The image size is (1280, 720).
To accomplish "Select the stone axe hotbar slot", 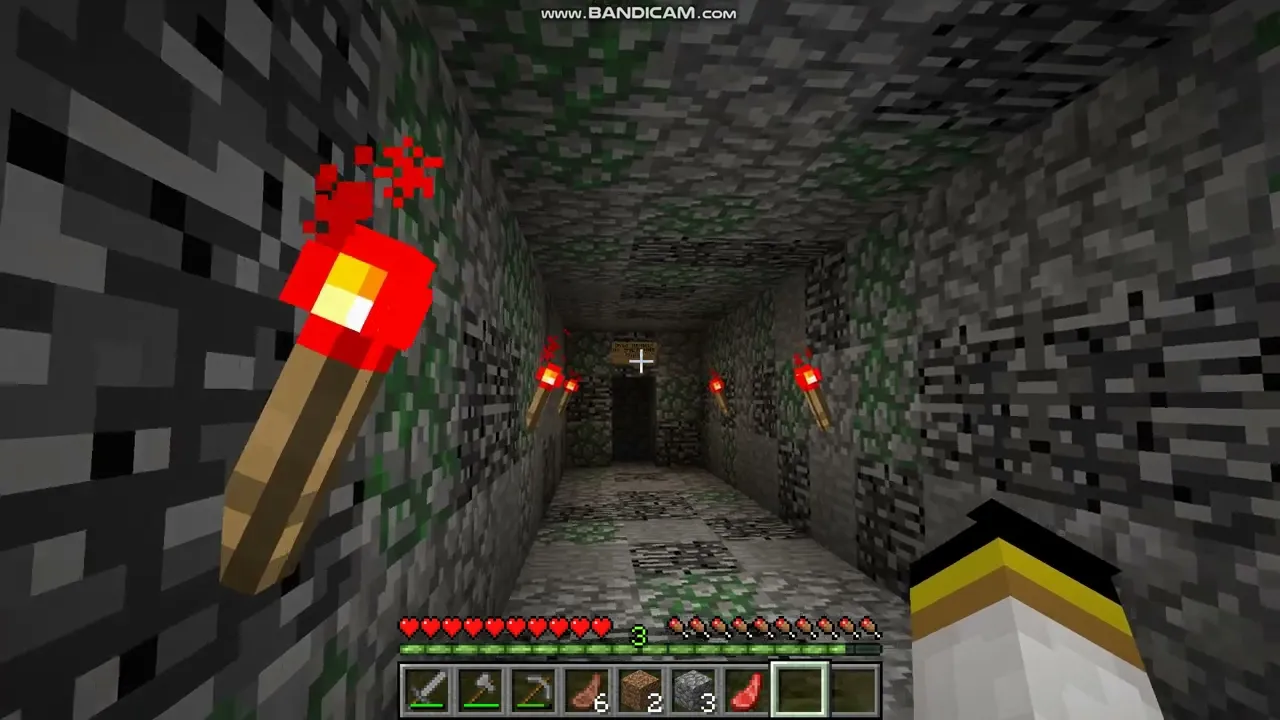I will pos(479,689).
